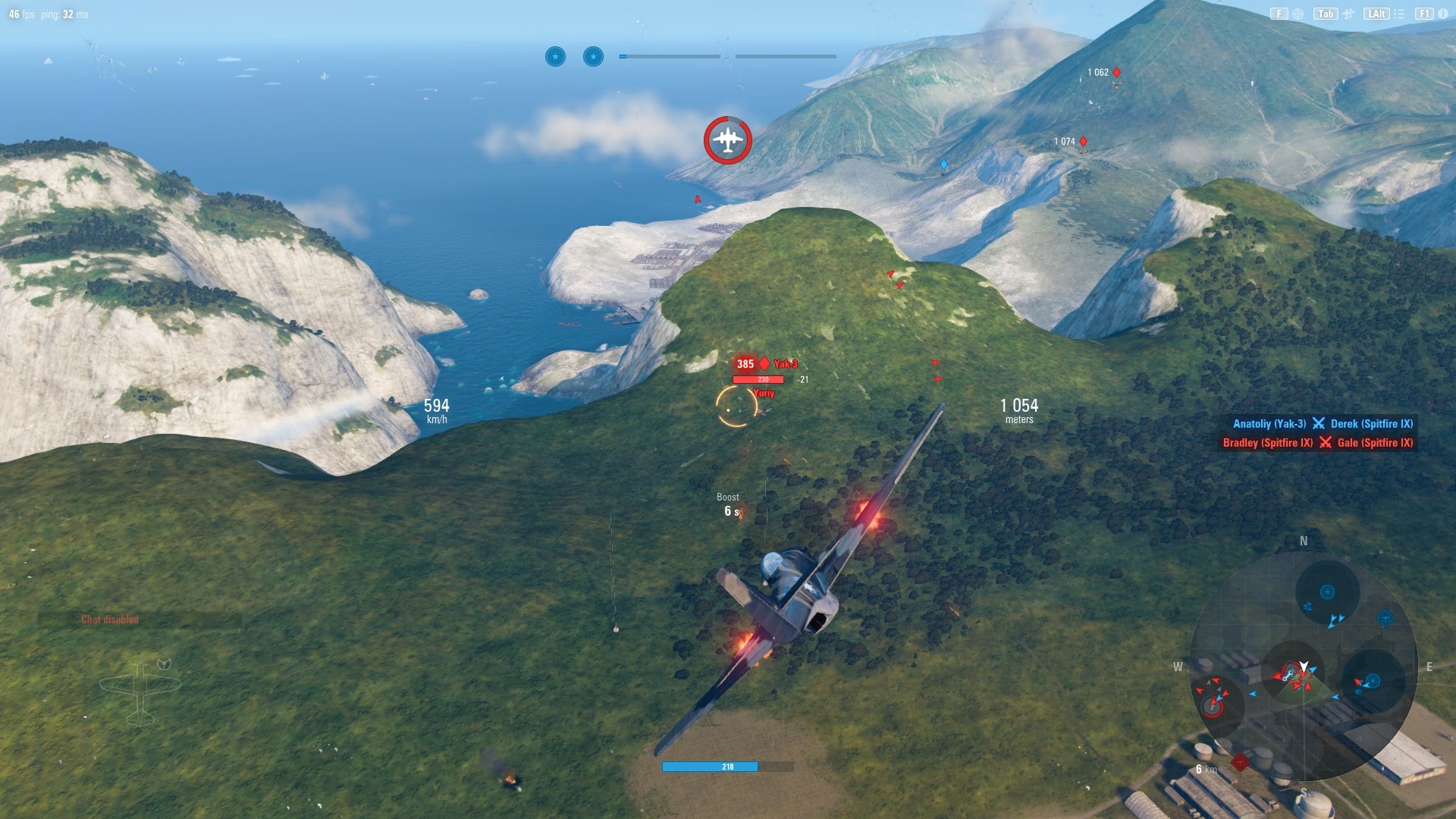
Task: Select the enemy diamond labeled 1 062
Action: point(1116,72)
